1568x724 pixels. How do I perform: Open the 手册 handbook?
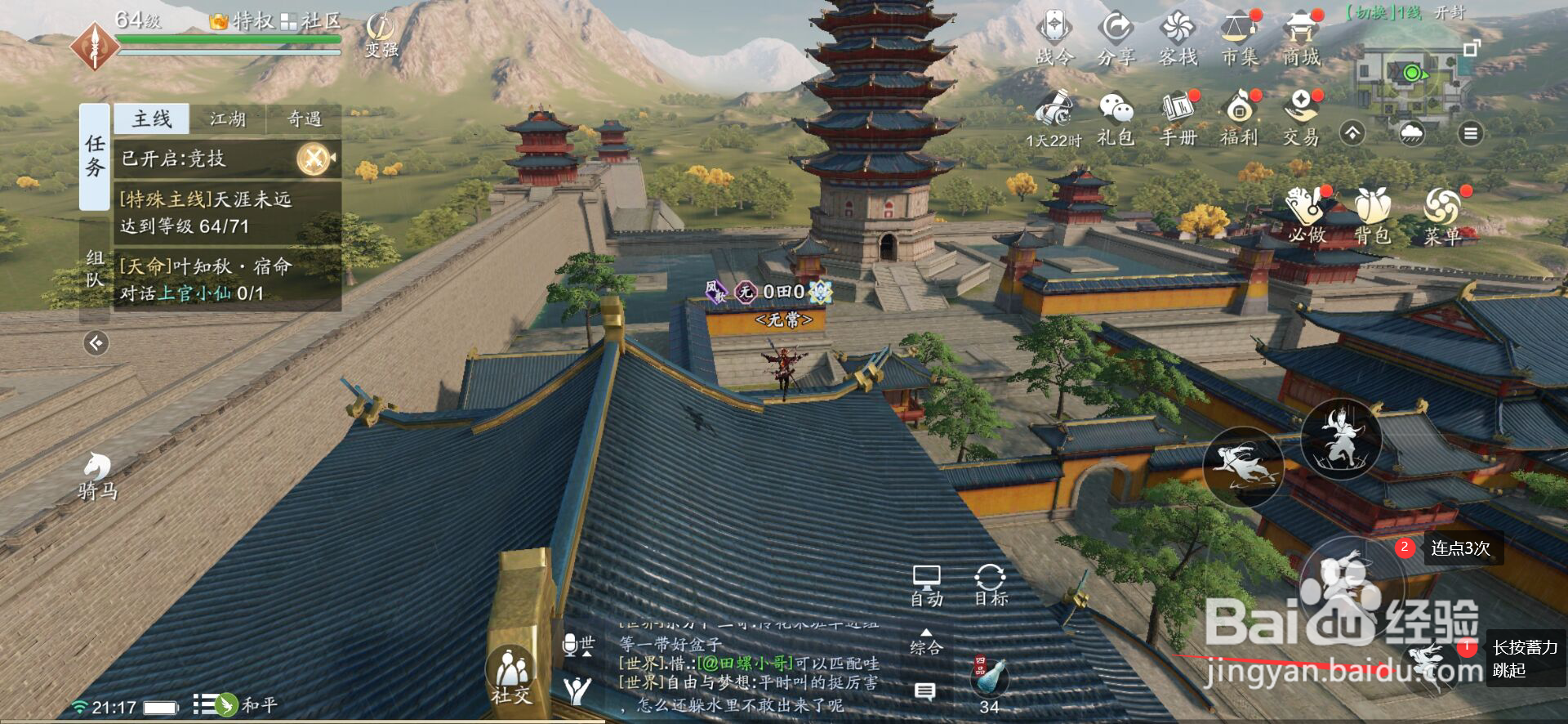point(1178,118)
